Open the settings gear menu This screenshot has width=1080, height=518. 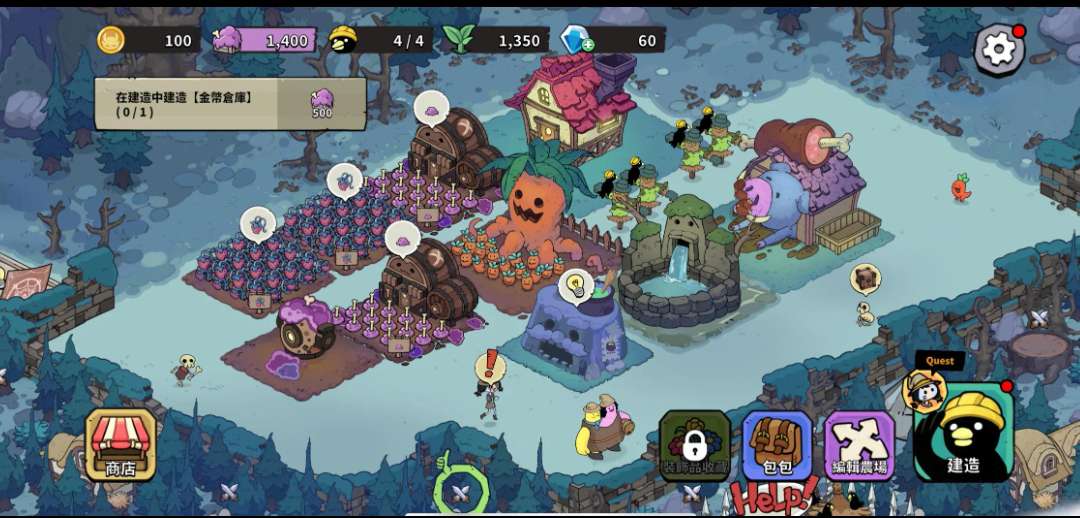(997, 48)
